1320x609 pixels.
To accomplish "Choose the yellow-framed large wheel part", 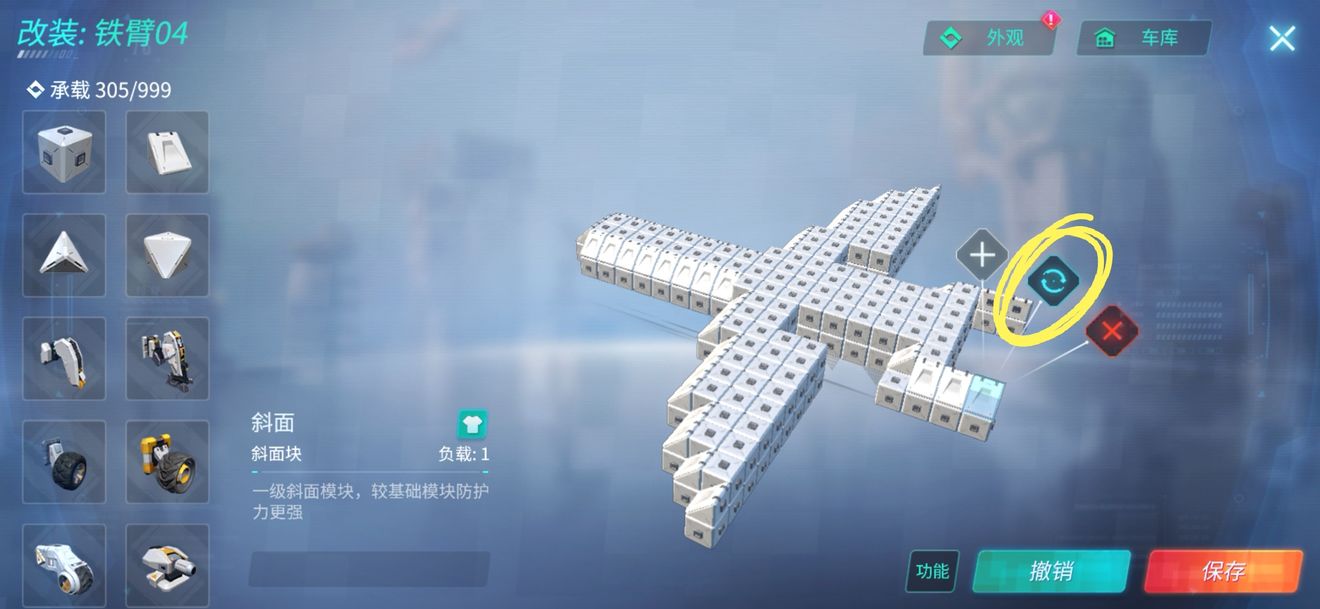I will pyautogui.click(x=167, y=461).
